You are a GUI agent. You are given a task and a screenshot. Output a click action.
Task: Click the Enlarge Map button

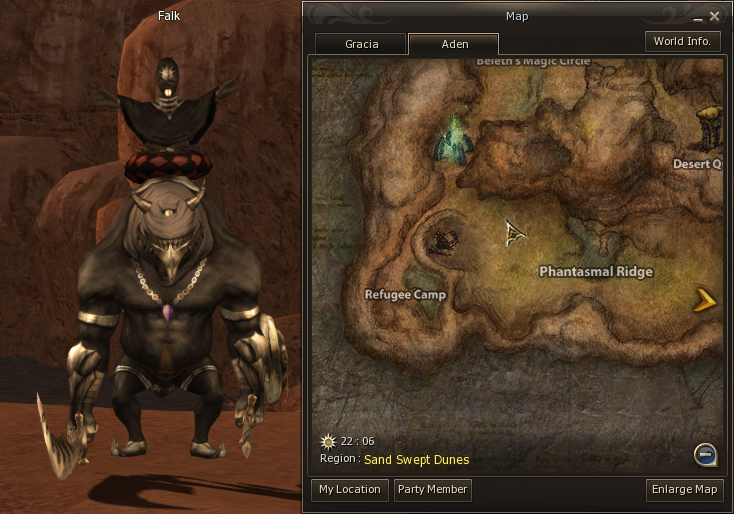coord(685,490)
